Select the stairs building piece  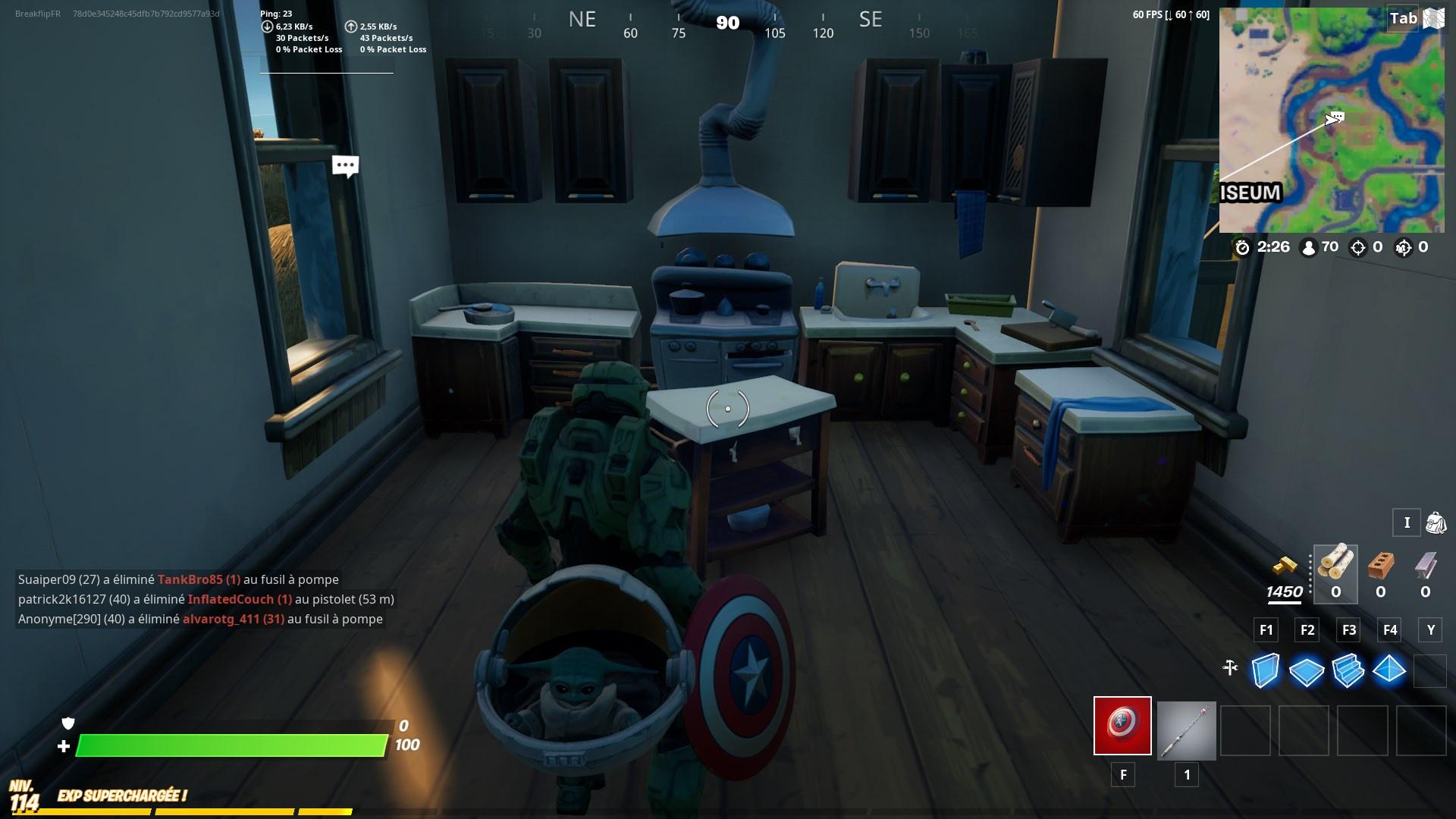1348,670
